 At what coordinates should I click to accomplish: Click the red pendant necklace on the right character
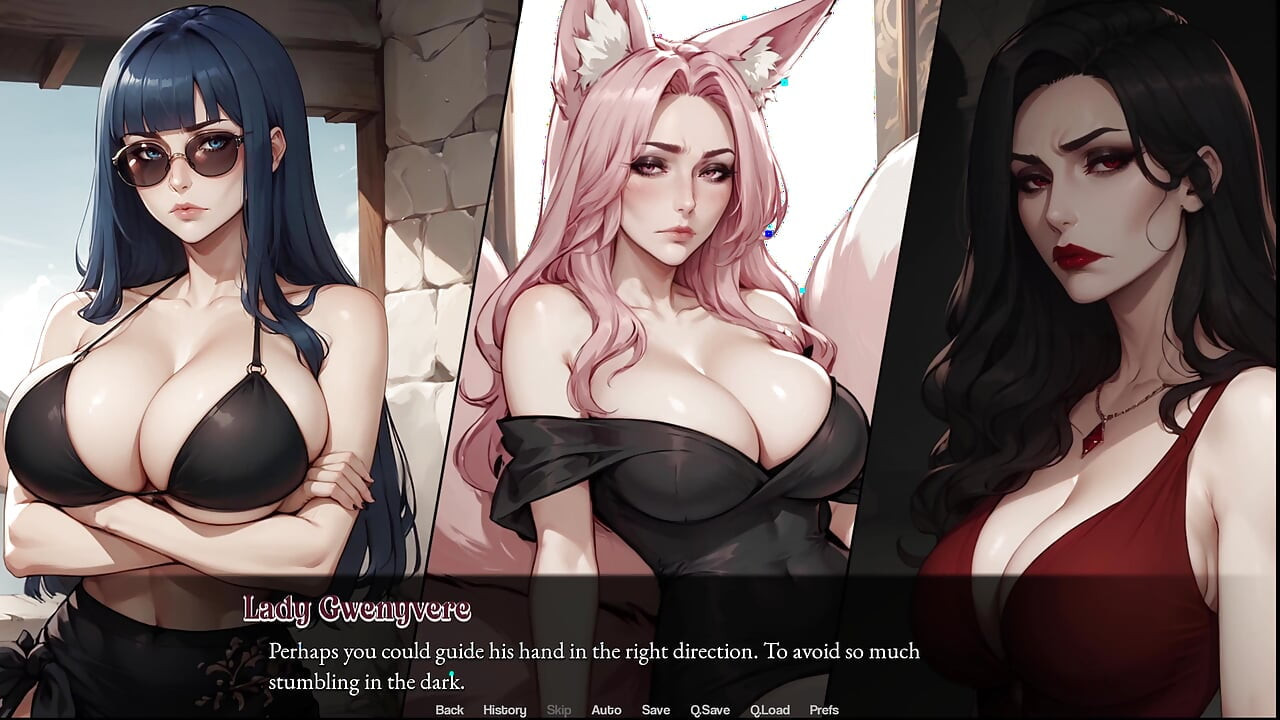pyautogui.click(x=1093, y=437)
